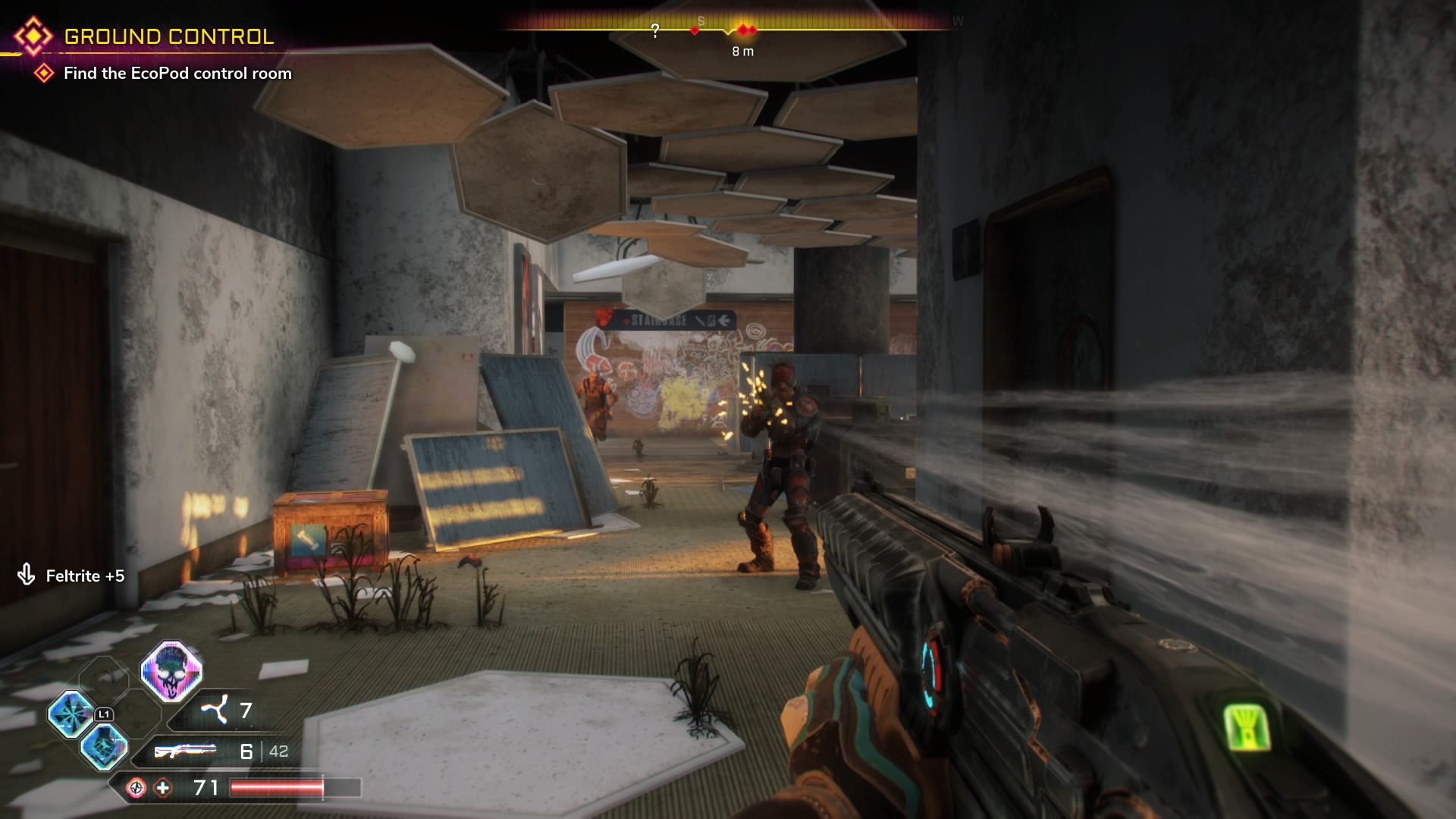Click the round red emblem beside health
Screen dimensions: 1456x819
pos(136,788)
